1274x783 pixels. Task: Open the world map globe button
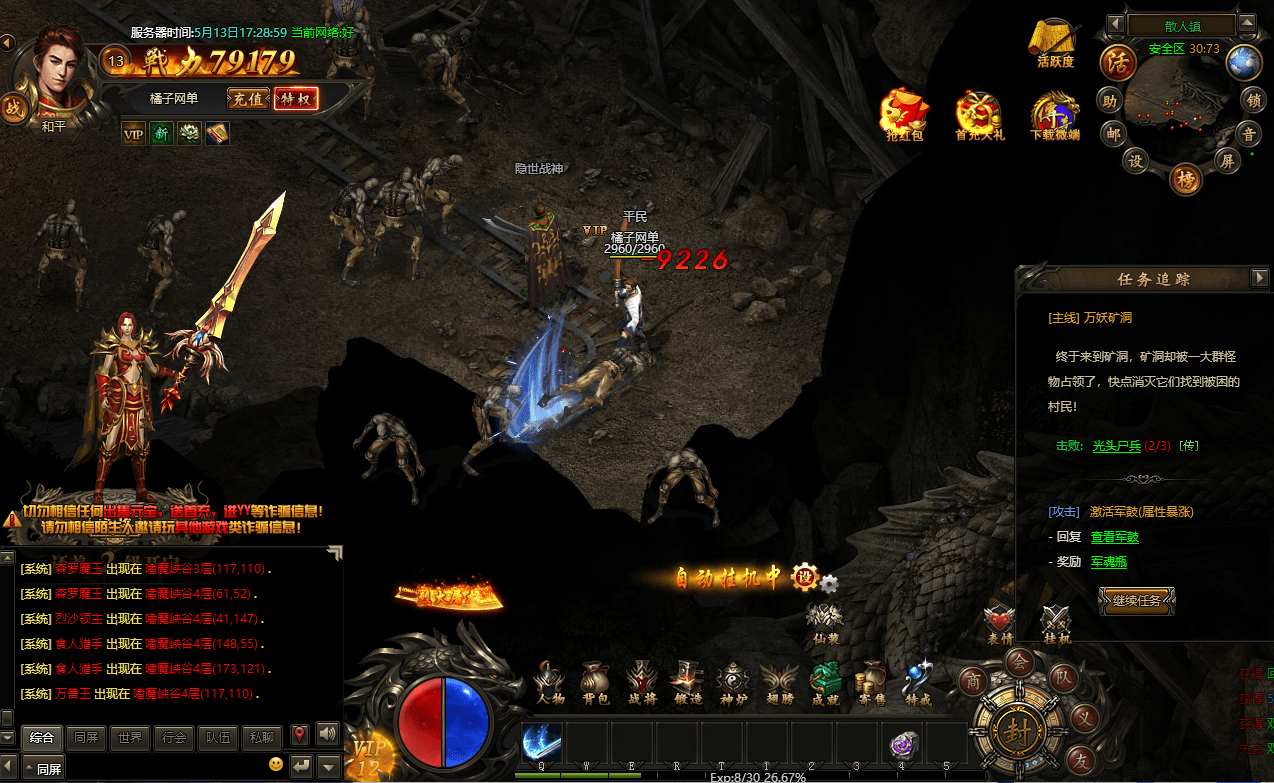point(1244,62)
